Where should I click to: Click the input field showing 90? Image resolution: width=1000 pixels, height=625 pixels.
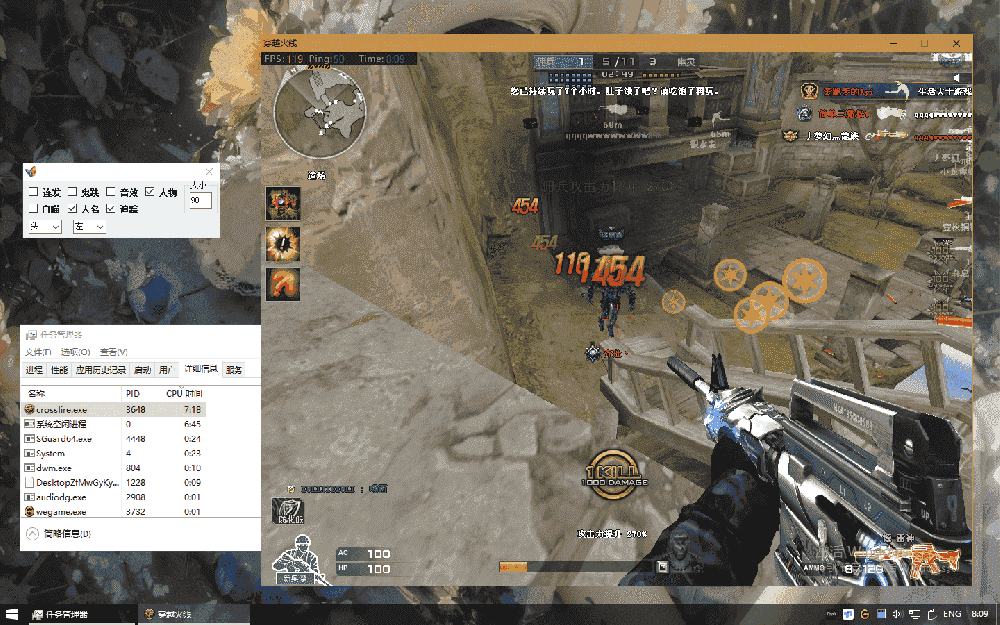[x=200, y=201]
